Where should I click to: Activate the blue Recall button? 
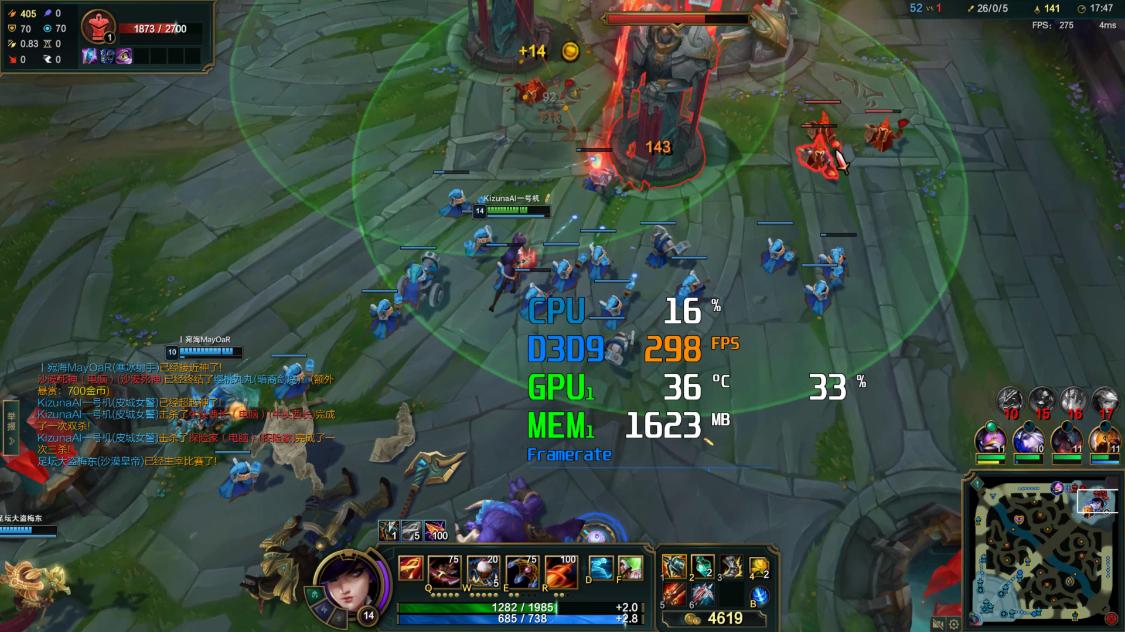click(x=759, y=596)
